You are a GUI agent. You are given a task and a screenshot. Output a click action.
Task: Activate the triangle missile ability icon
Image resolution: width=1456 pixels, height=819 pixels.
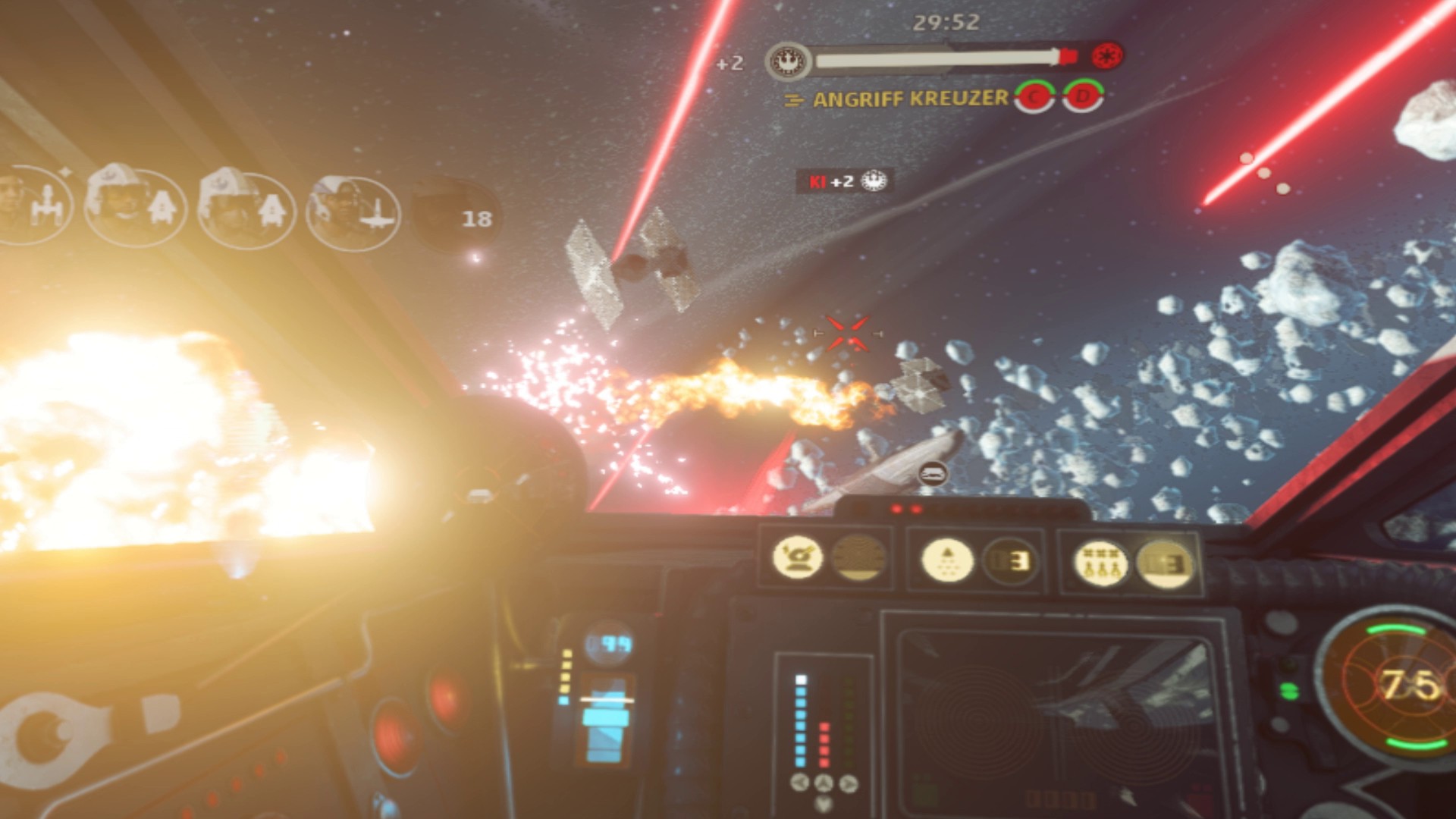tap(947, 561)
